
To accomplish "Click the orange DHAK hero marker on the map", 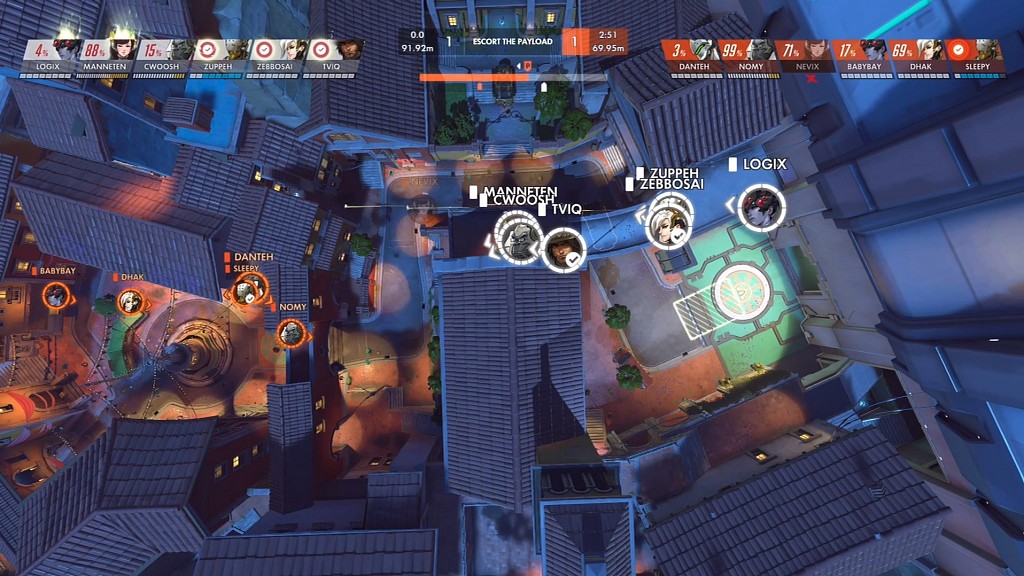I will (129, 301).
